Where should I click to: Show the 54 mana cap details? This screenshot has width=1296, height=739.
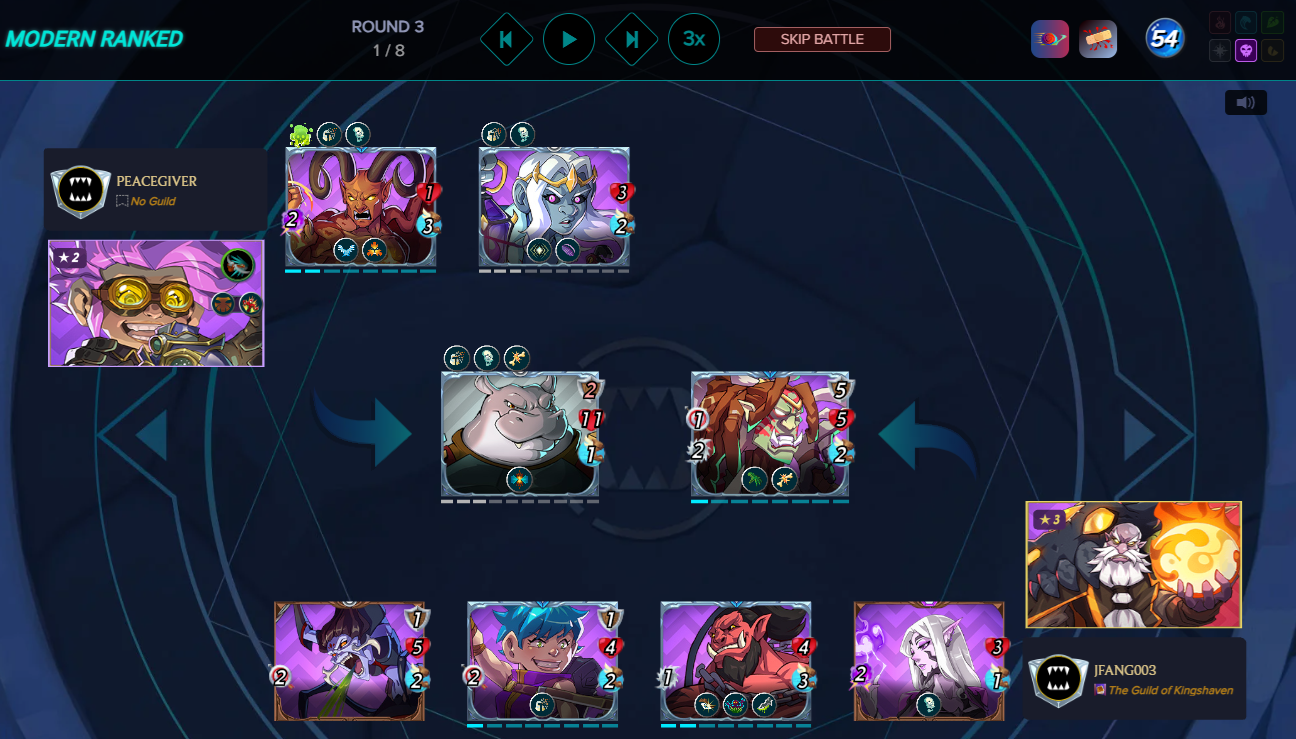pos(1165,39)
